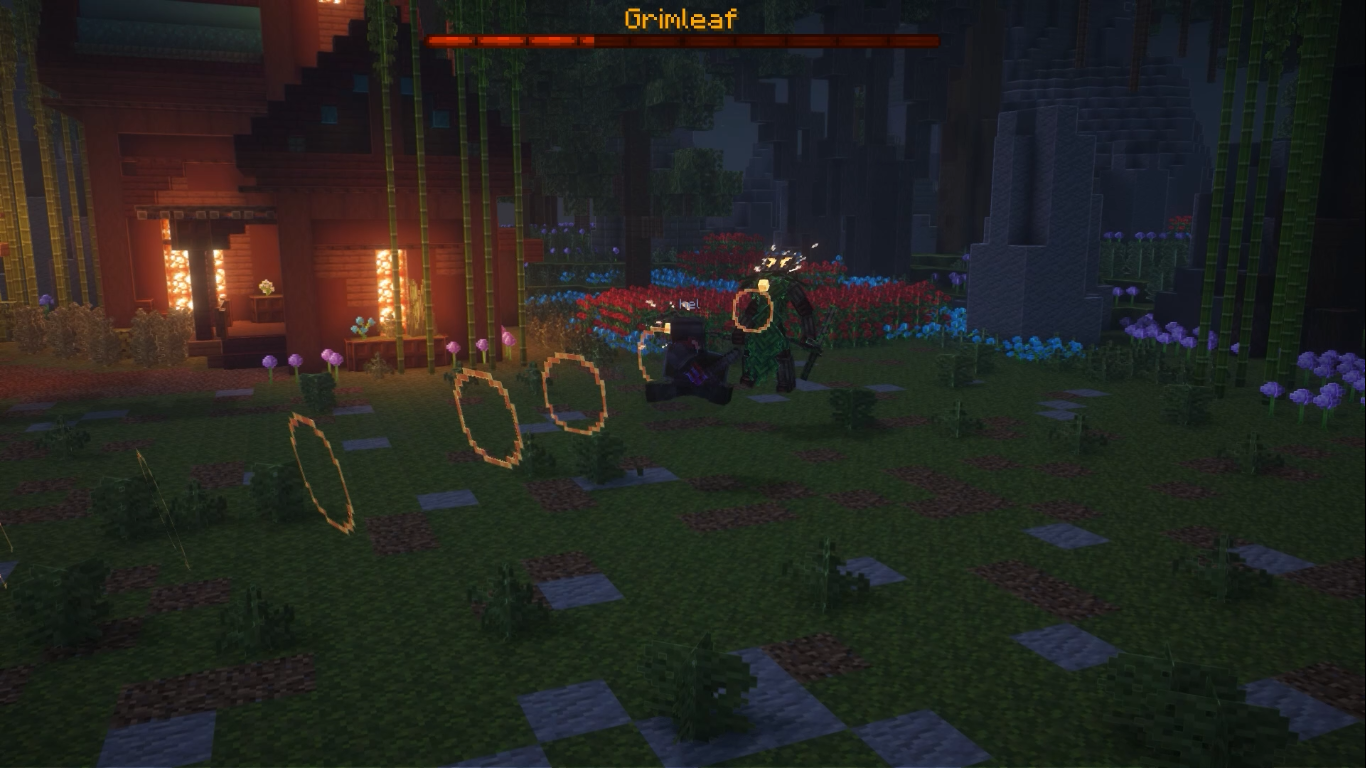Select the player named hel
The height and width of the screenshot is (768, 1366).
[688, 340]
